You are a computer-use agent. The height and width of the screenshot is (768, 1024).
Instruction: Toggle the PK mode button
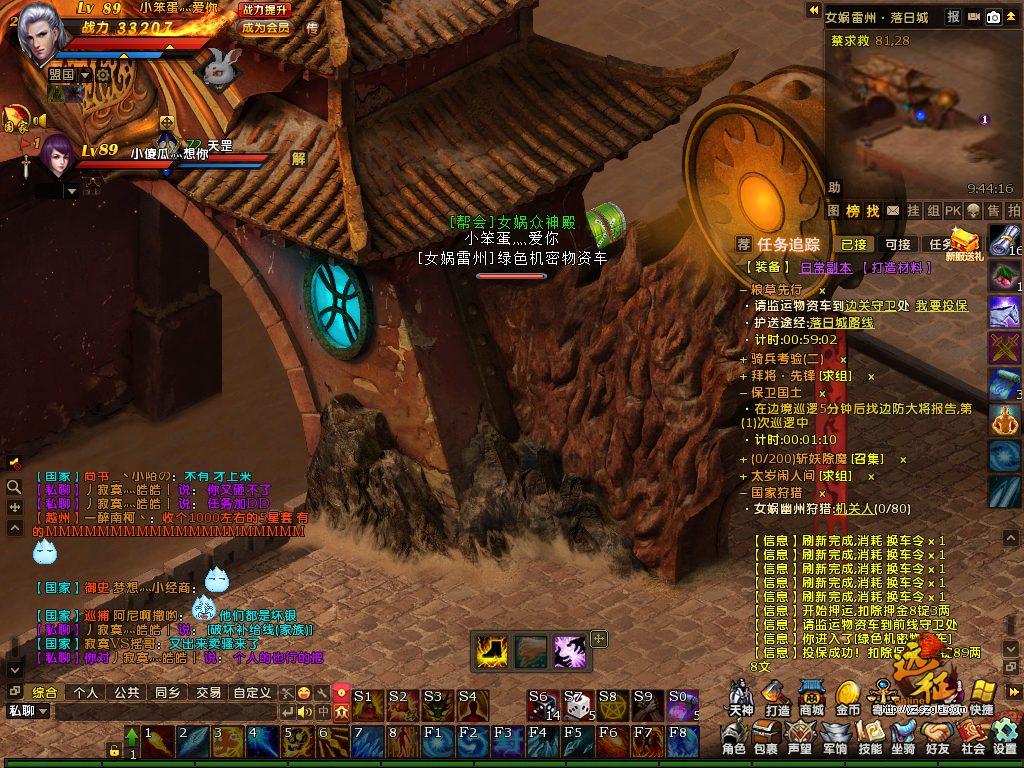pyautogui.click(x=953, y=211)
